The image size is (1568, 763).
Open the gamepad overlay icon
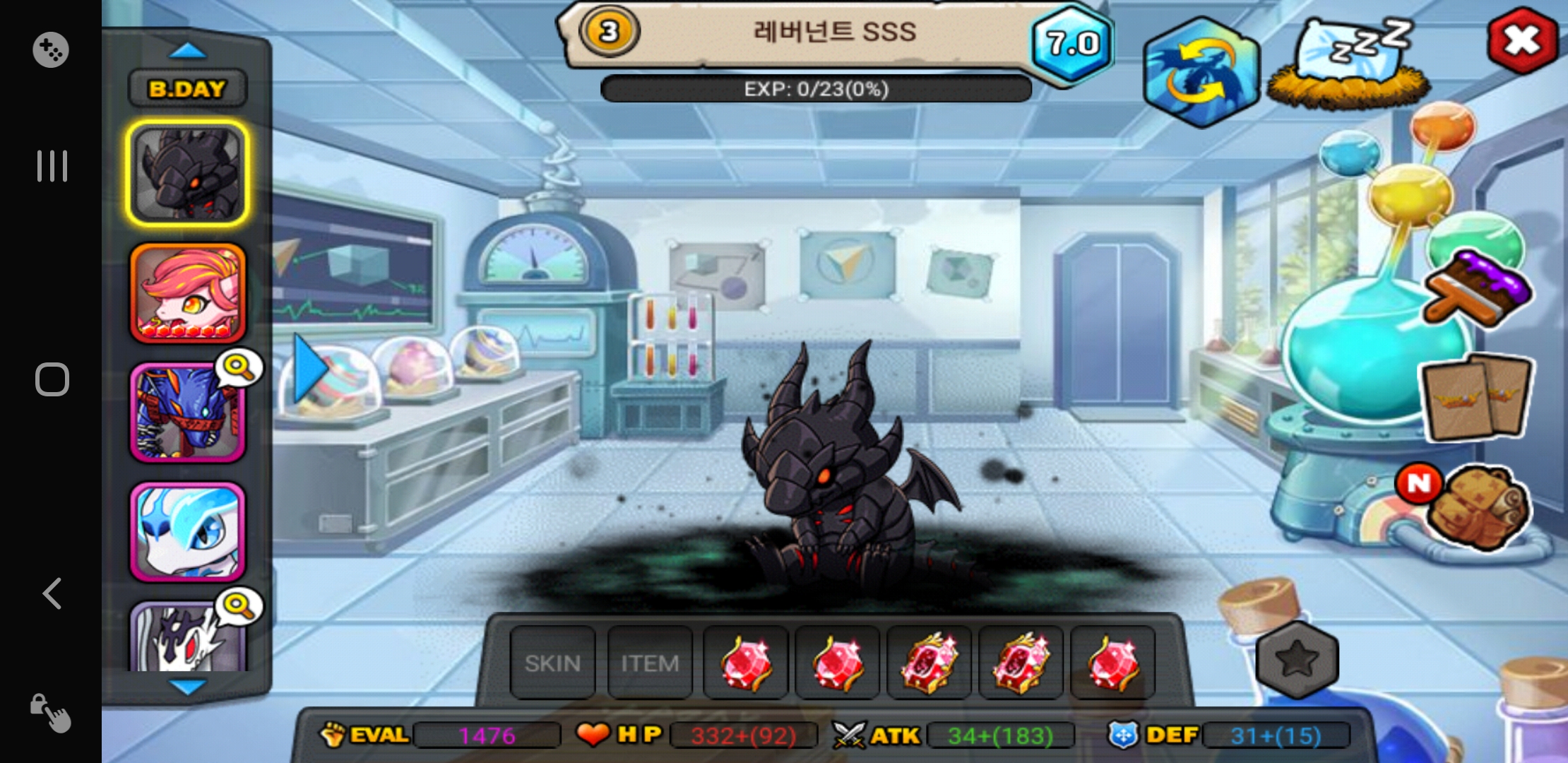click(51, 49)
